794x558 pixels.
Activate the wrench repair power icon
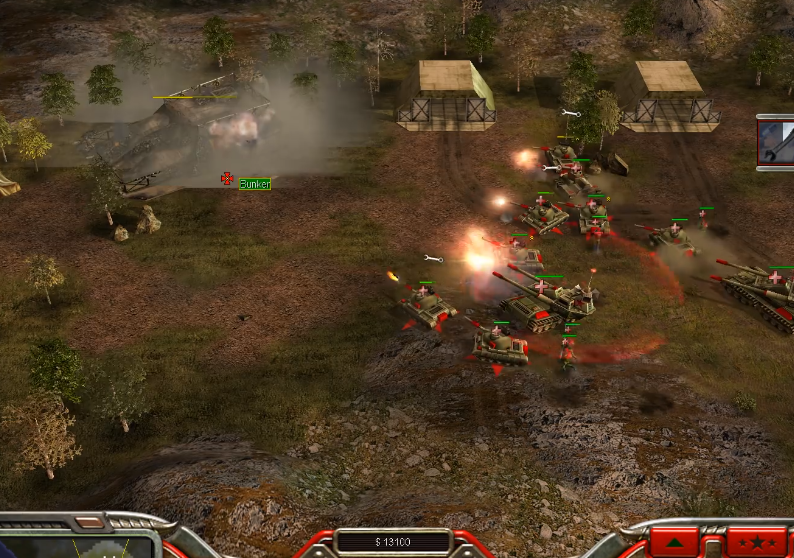click(x=776, y=142)
